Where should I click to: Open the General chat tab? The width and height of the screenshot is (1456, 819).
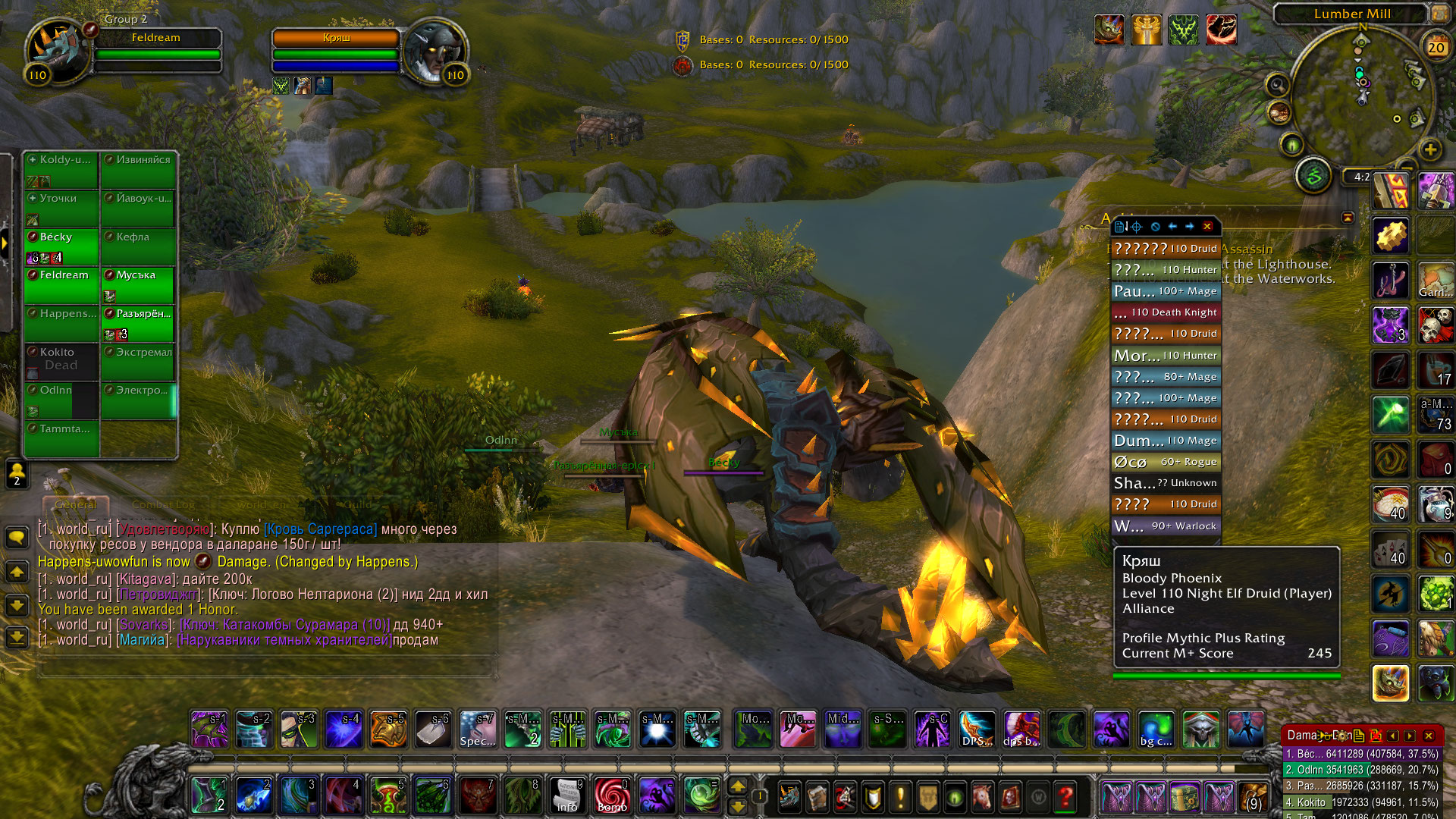76,504
